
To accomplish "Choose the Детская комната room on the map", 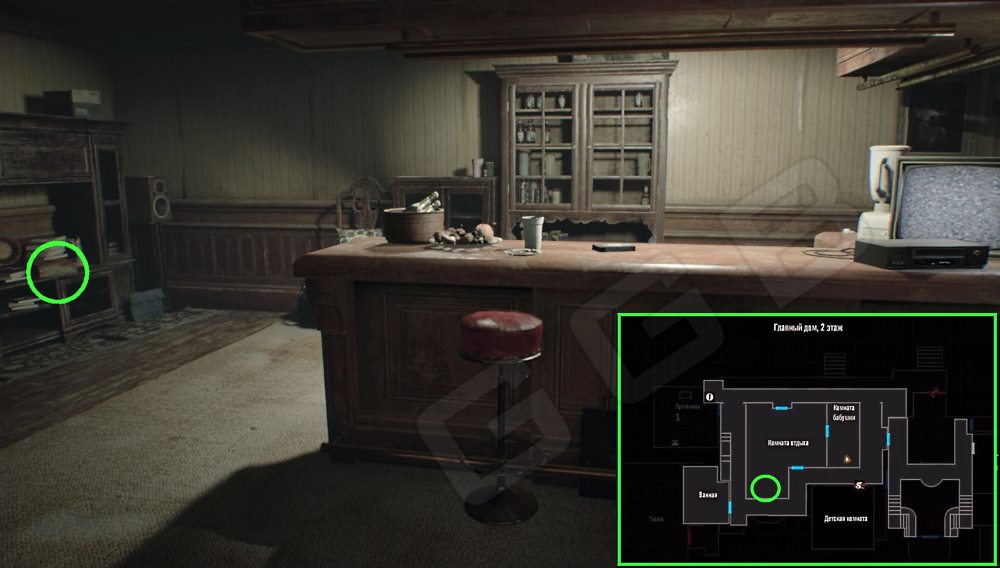I will [845, 519].
